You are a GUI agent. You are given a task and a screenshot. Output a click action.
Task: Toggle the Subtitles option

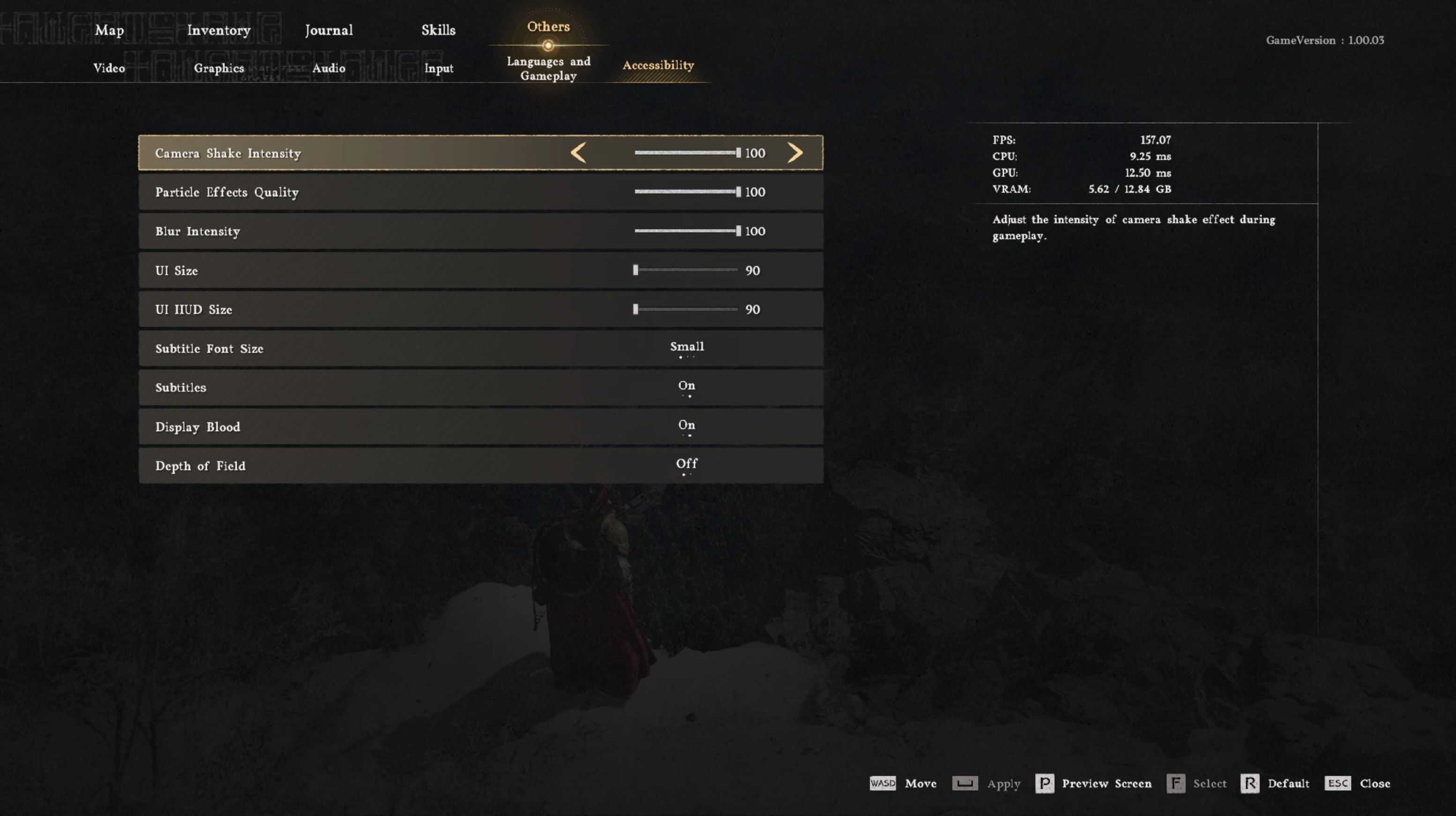click(687, 386)
